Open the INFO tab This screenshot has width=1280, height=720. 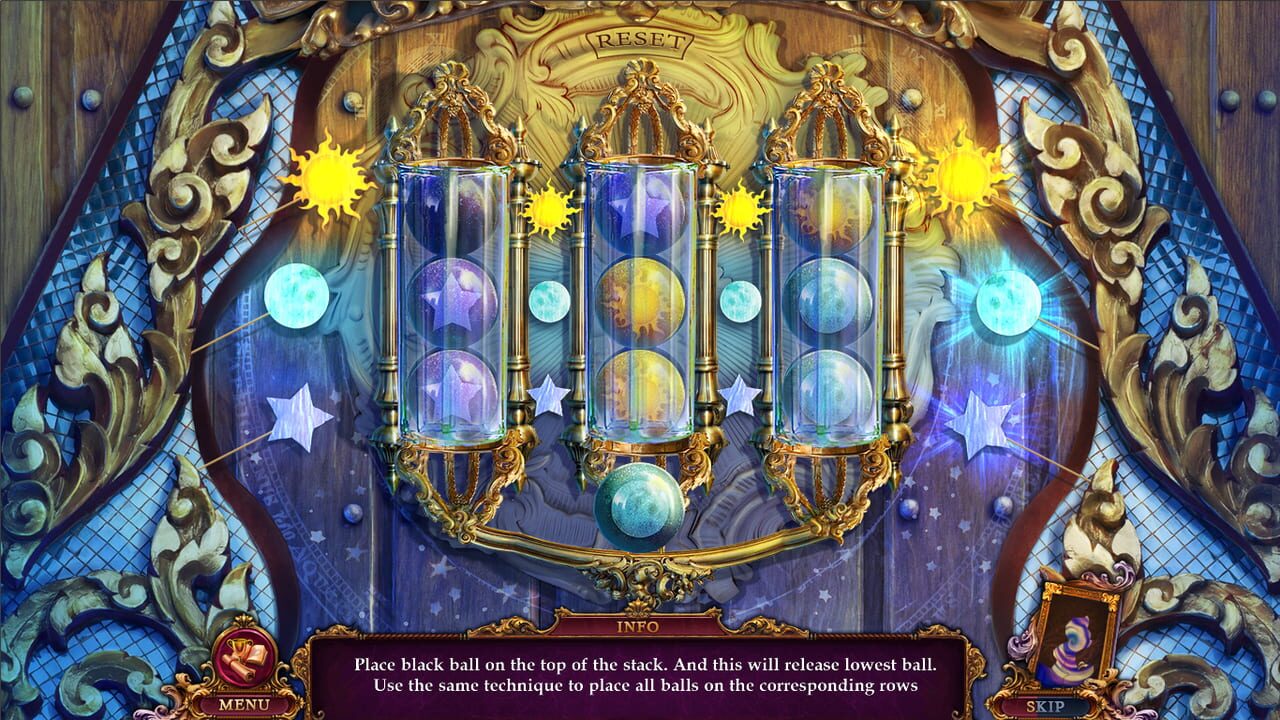[639, 626]
